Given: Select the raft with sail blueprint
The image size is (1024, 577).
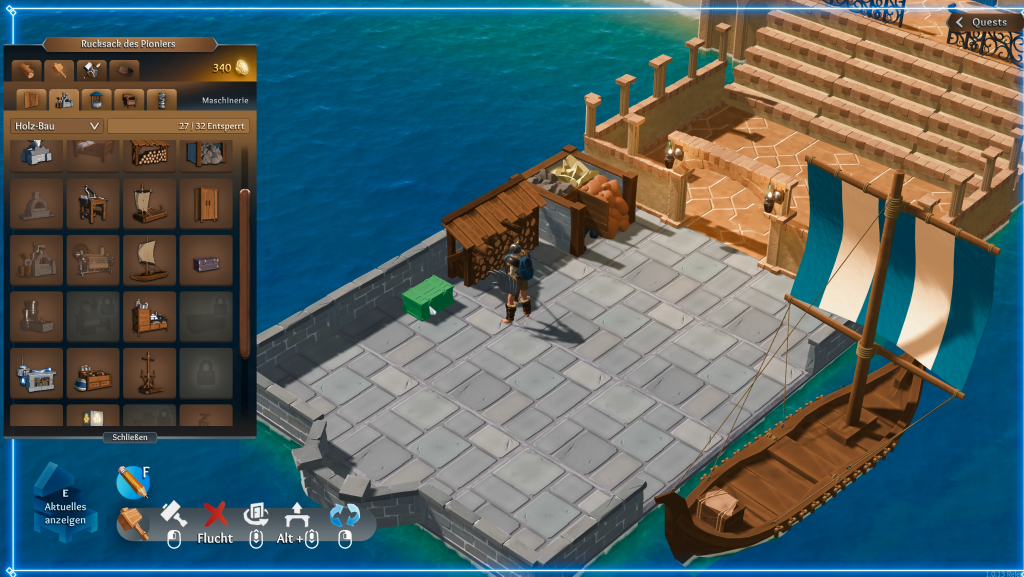Looking at the screenshot, I should (150, 204).
